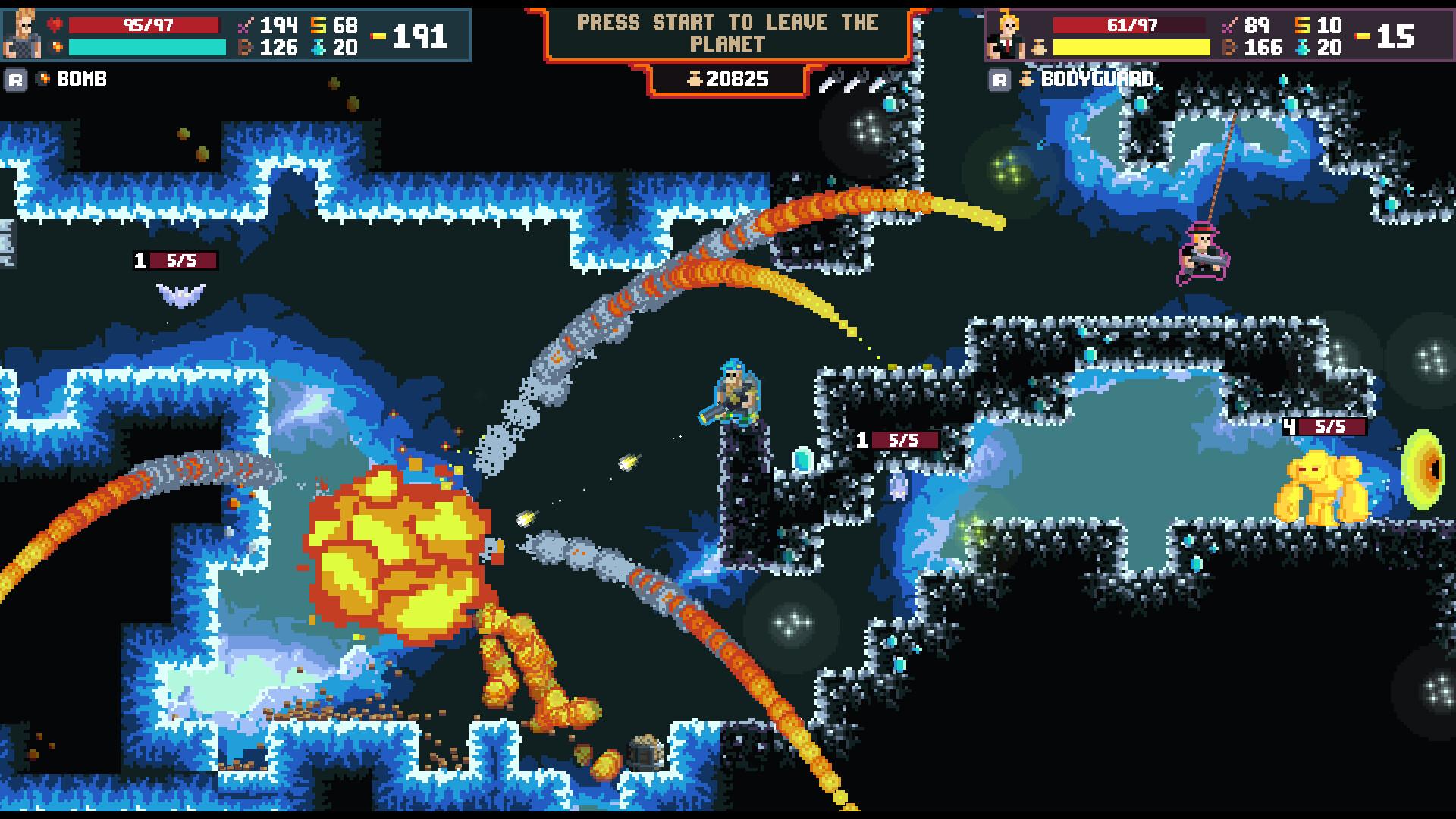This screenshot has width=1456, height=819.
Task: Toggle the R button prompt for BODYGUARD ability
Action: 999,78
